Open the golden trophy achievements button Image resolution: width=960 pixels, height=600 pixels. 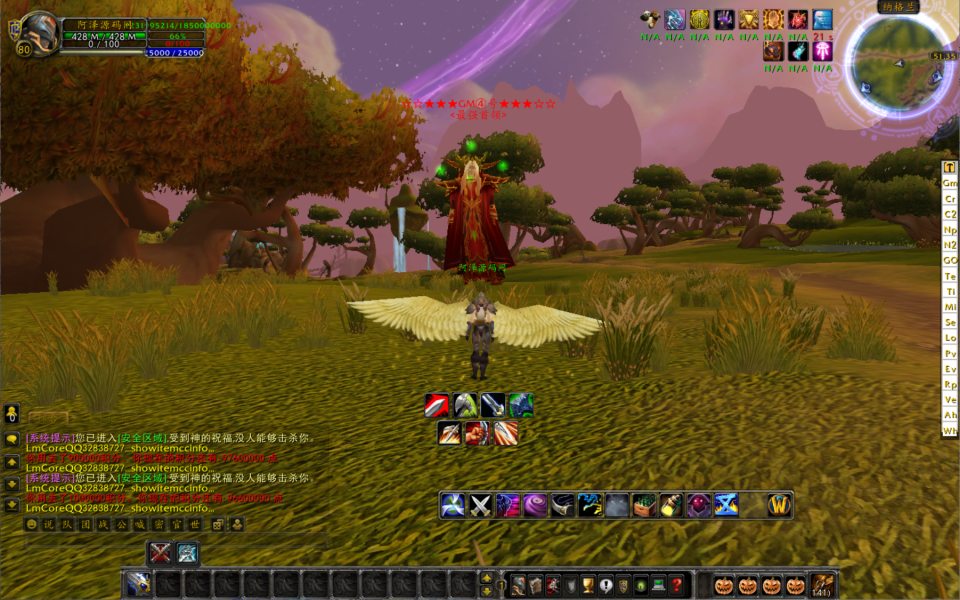[x=589, y=585]
